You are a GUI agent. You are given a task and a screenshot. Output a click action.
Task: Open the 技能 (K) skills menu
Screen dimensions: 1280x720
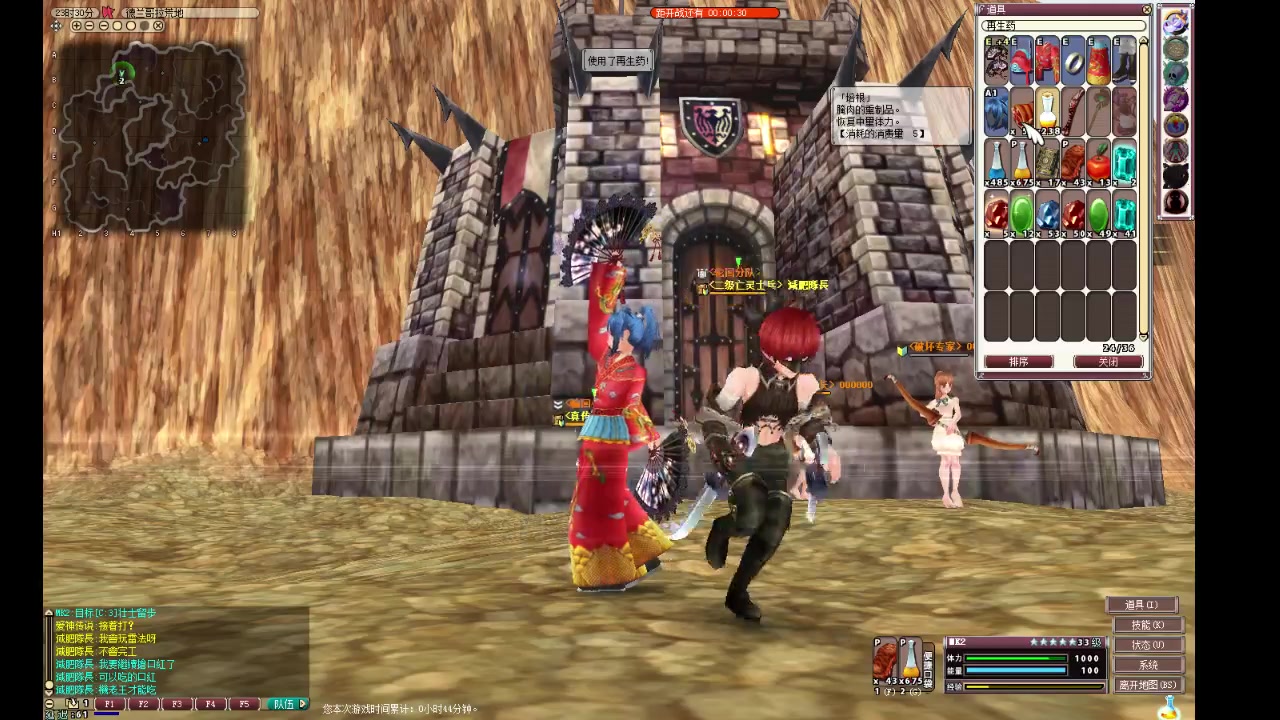pyautogui.click(x=1147, y=625)
